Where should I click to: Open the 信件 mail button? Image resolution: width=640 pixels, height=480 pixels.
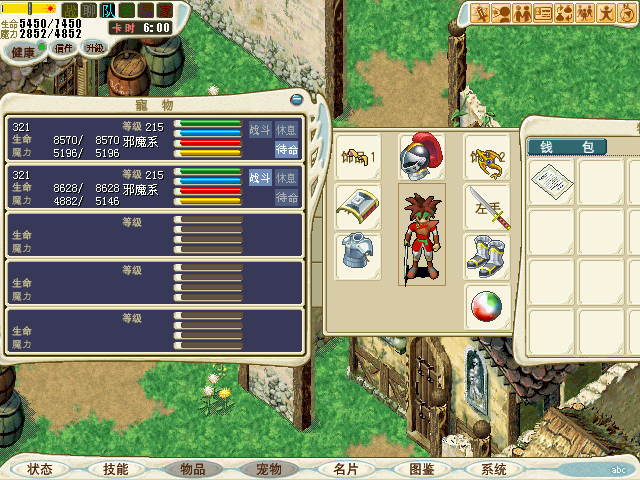(x=64, y=48)
